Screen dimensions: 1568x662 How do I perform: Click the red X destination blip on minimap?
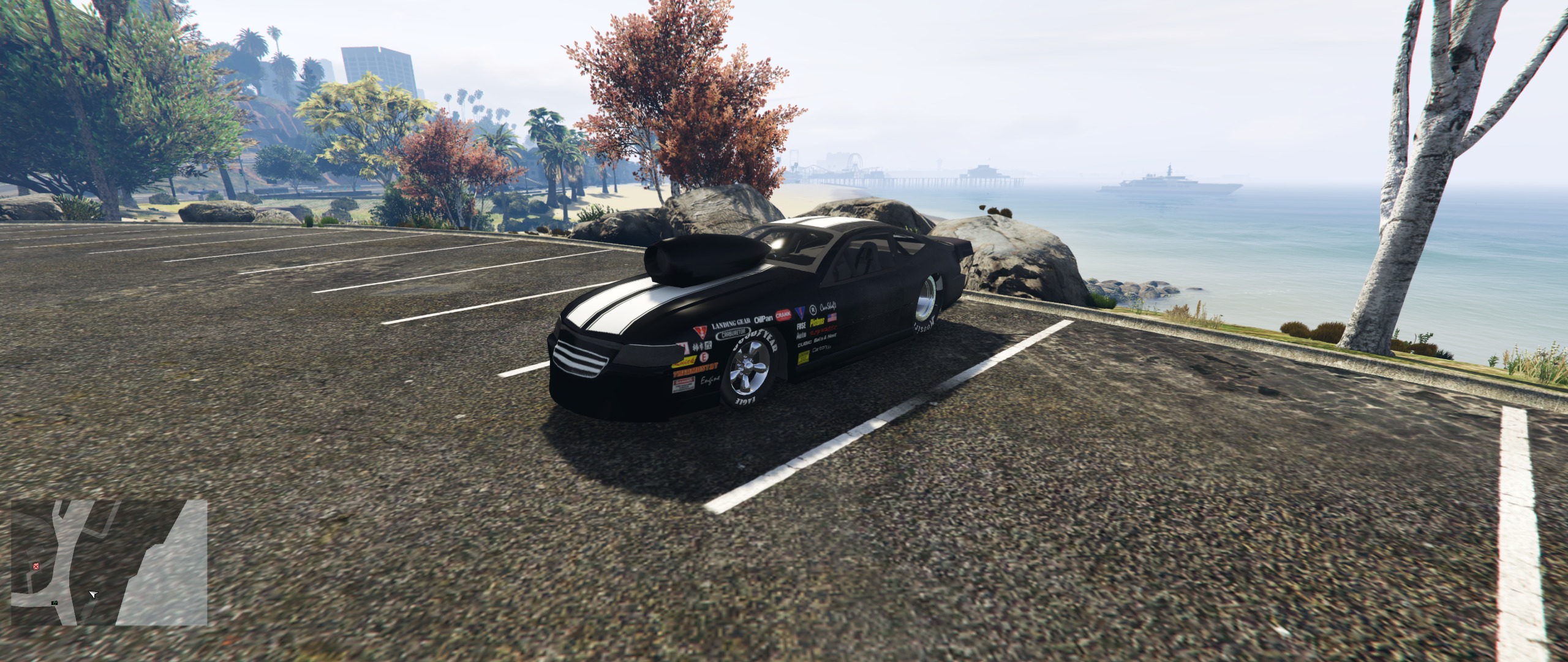point(36,566)
